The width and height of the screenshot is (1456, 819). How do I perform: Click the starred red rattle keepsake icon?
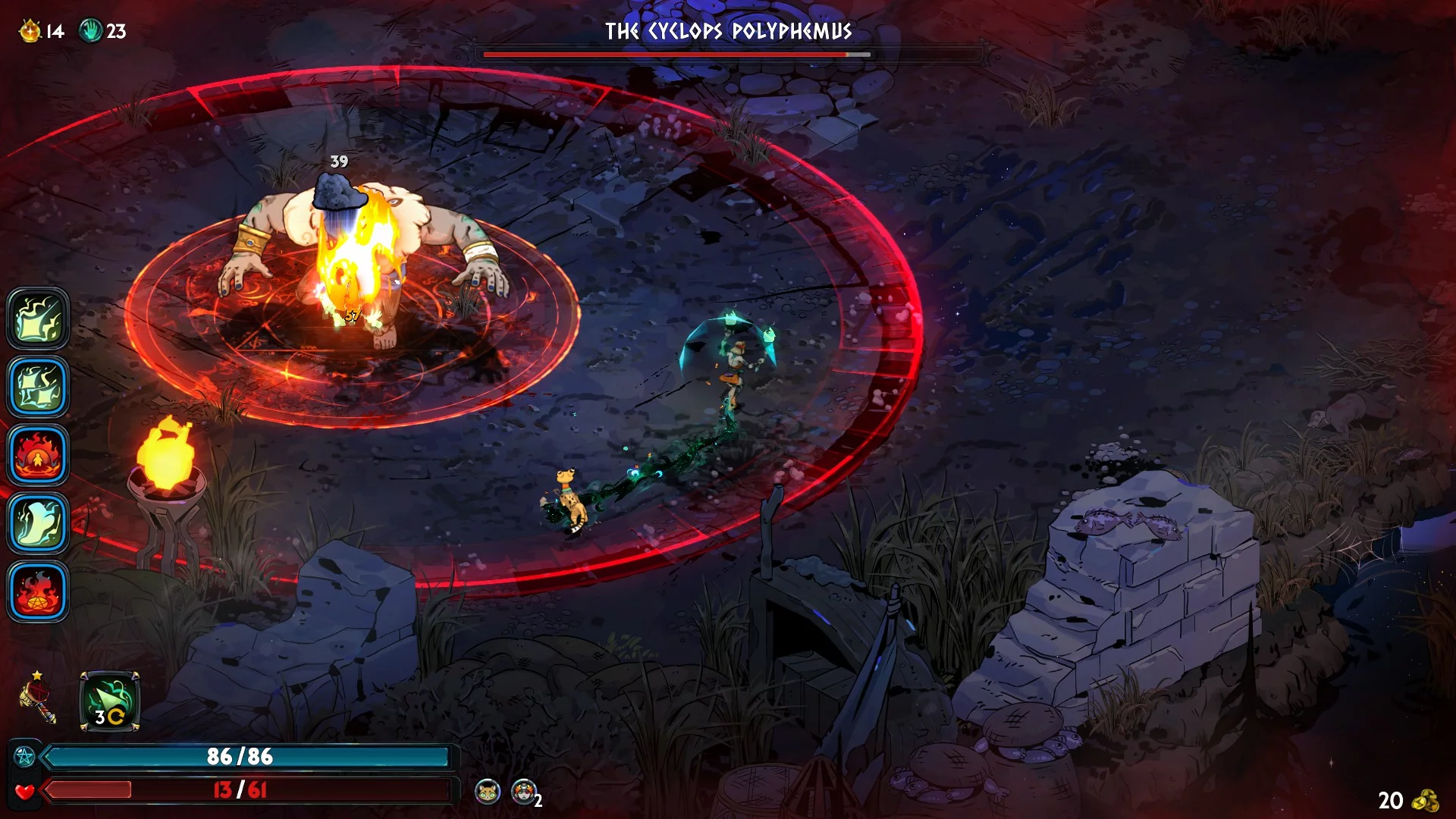(38, 698)
